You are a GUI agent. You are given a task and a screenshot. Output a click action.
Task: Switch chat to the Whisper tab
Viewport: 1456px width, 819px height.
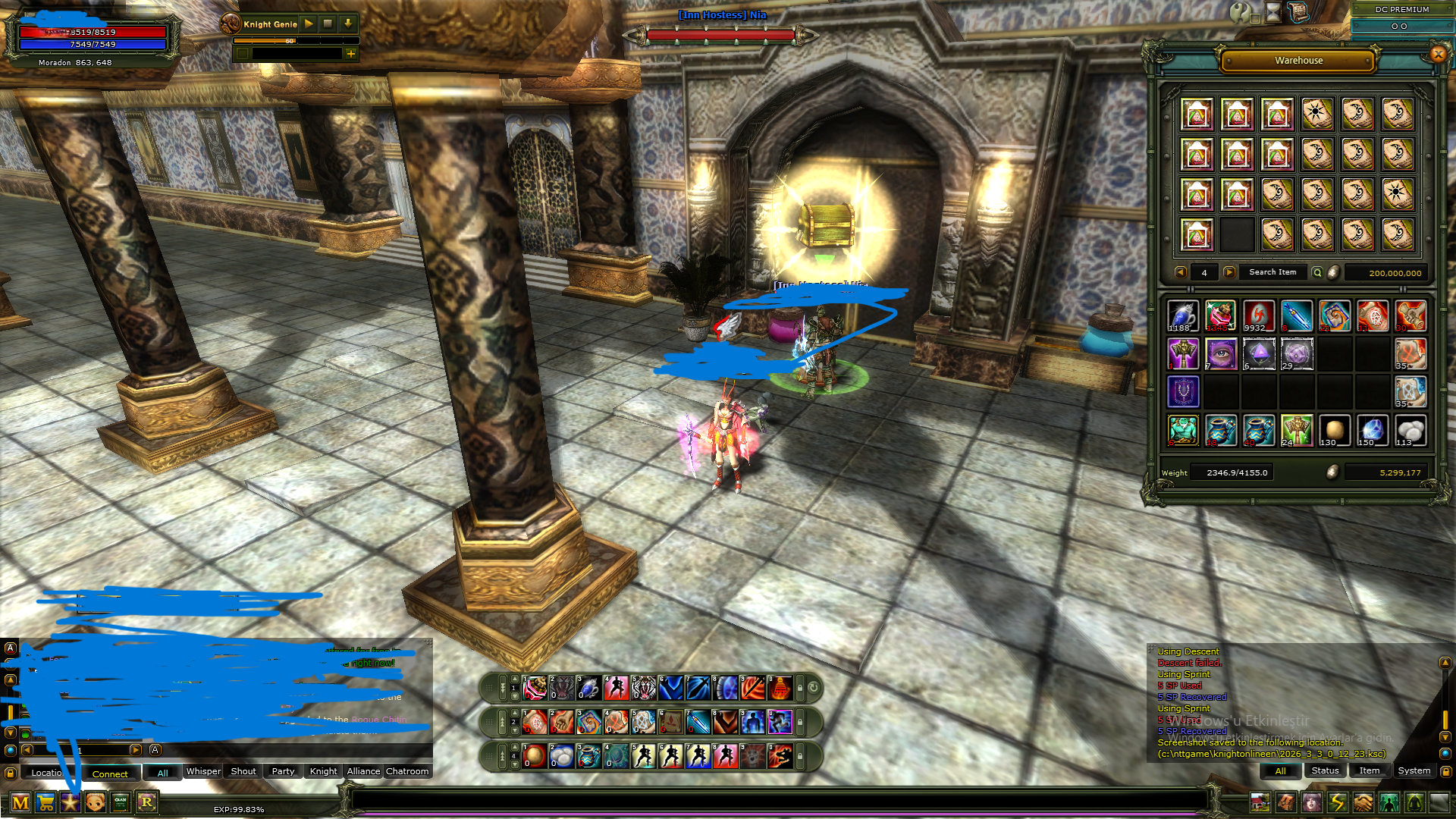[203, 771]
